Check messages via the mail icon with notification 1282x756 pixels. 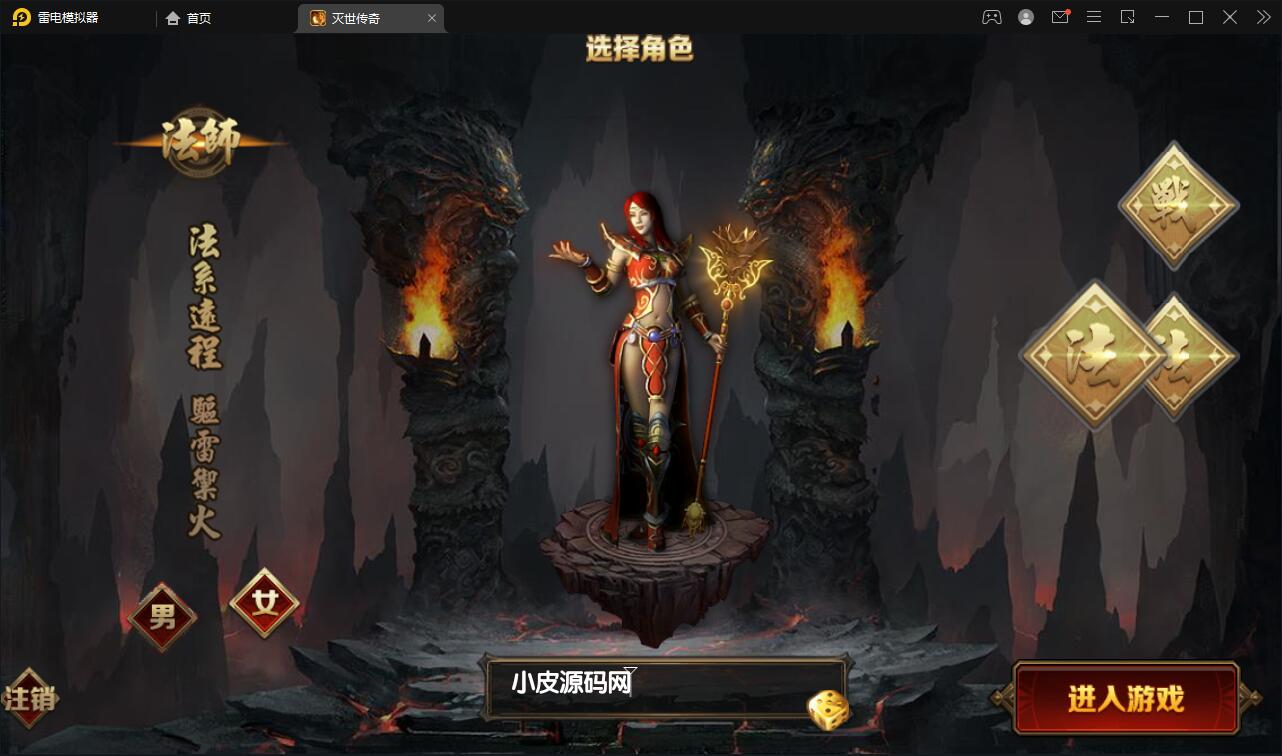point(1060,17)
